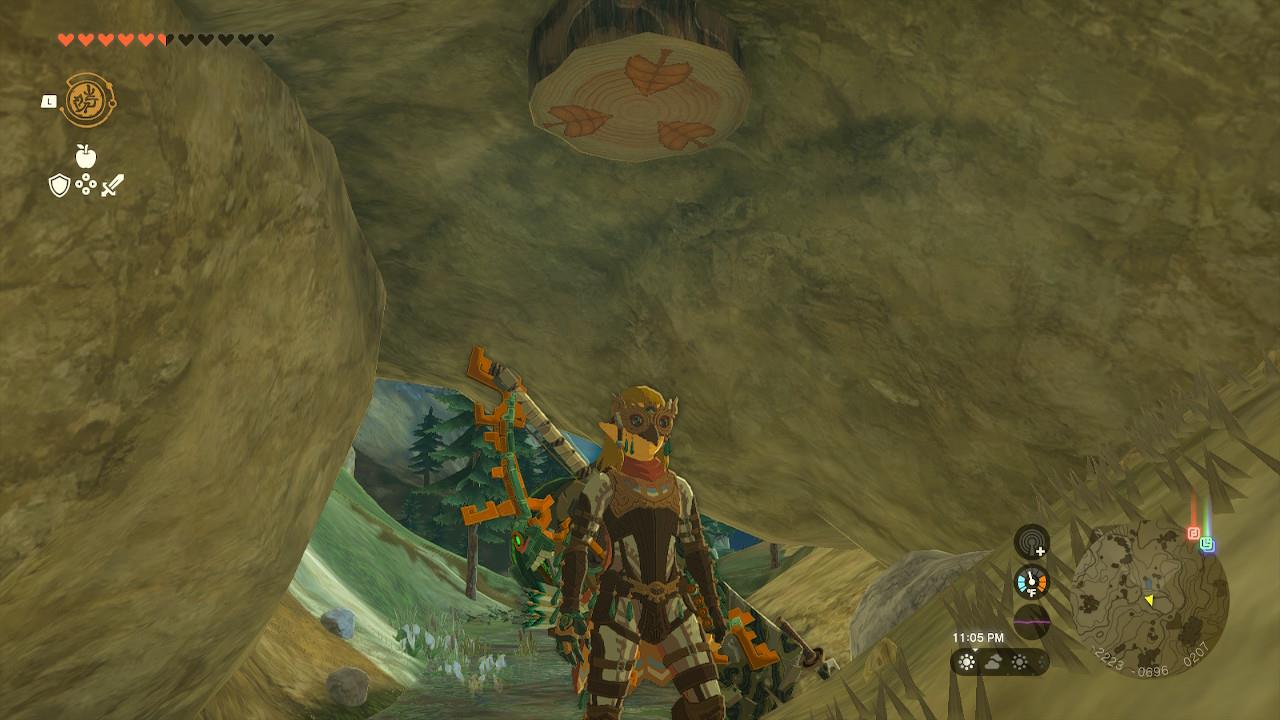Viewport: 1280px width, 720px height.
Task: Select the red map pin marker
Action: point(1193,533)
